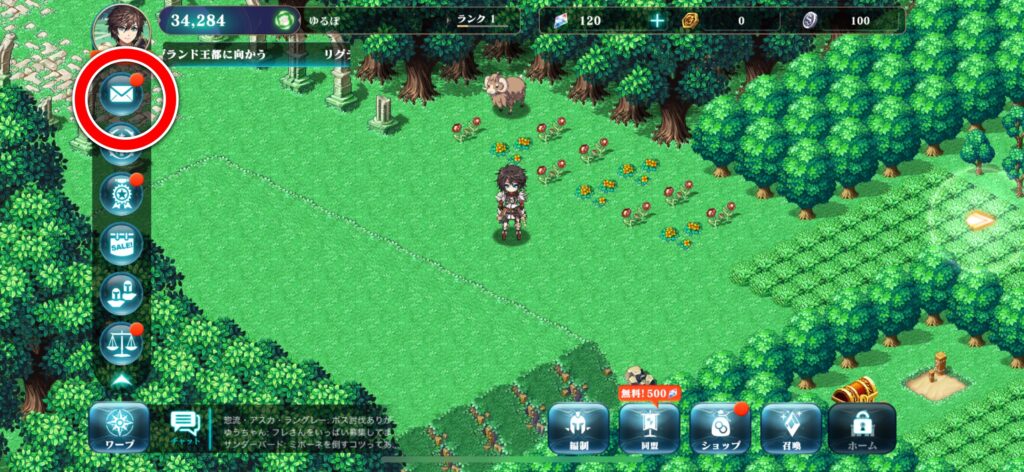This screenshot has width=1024, height=472.
Task: Collapse the side menu with the up arrow
Action: 122,381
